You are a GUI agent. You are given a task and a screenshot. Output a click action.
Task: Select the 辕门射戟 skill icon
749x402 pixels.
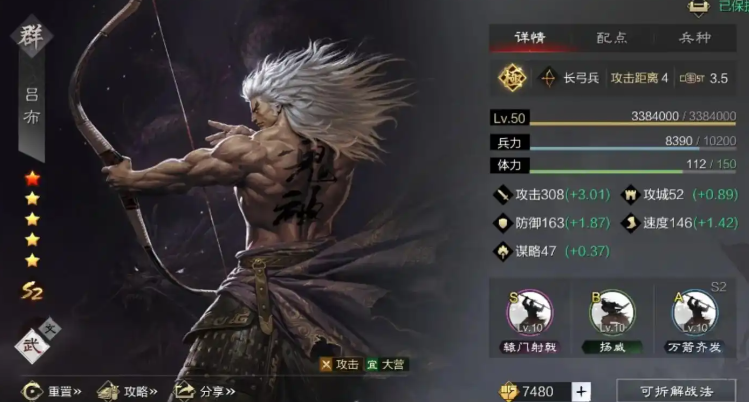click(528, 312)
